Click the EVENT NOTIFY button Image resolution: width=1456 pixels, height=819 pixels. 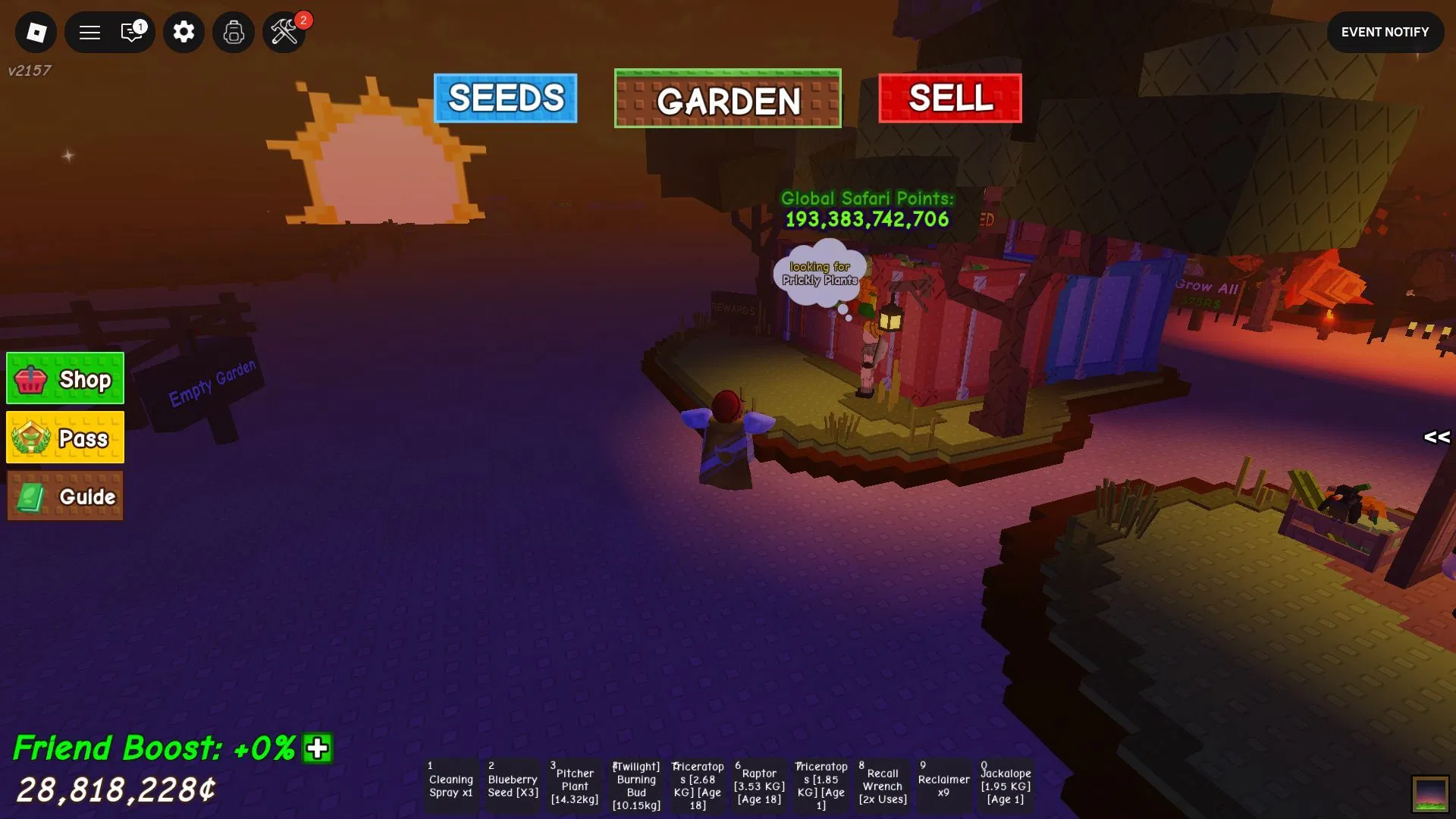(1385, 32)
